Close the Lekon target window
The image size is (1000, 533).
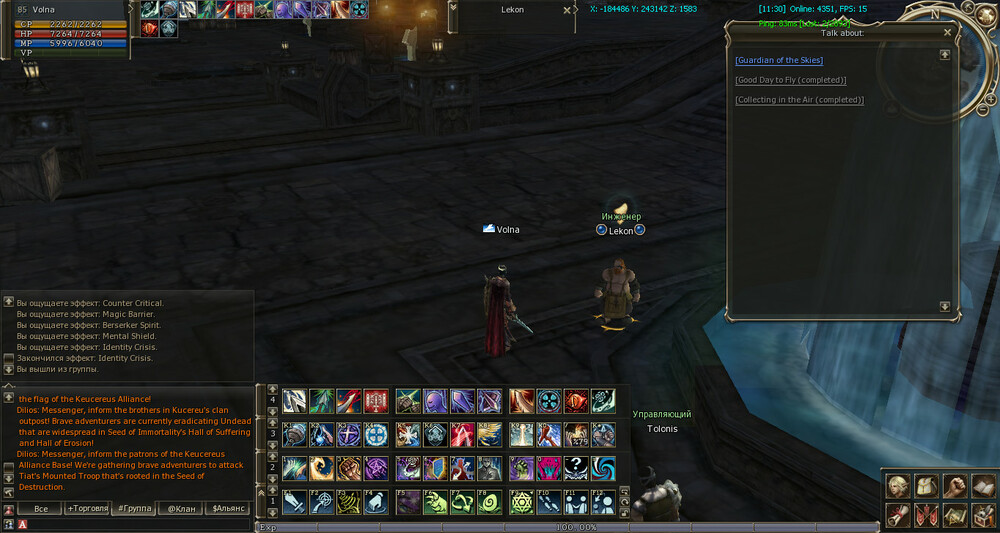click(567, 10)
